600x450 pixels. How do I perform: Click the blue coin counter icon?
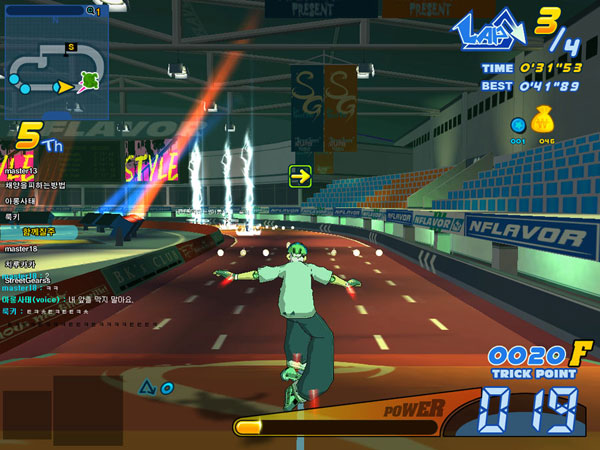[x=518, y=126]
